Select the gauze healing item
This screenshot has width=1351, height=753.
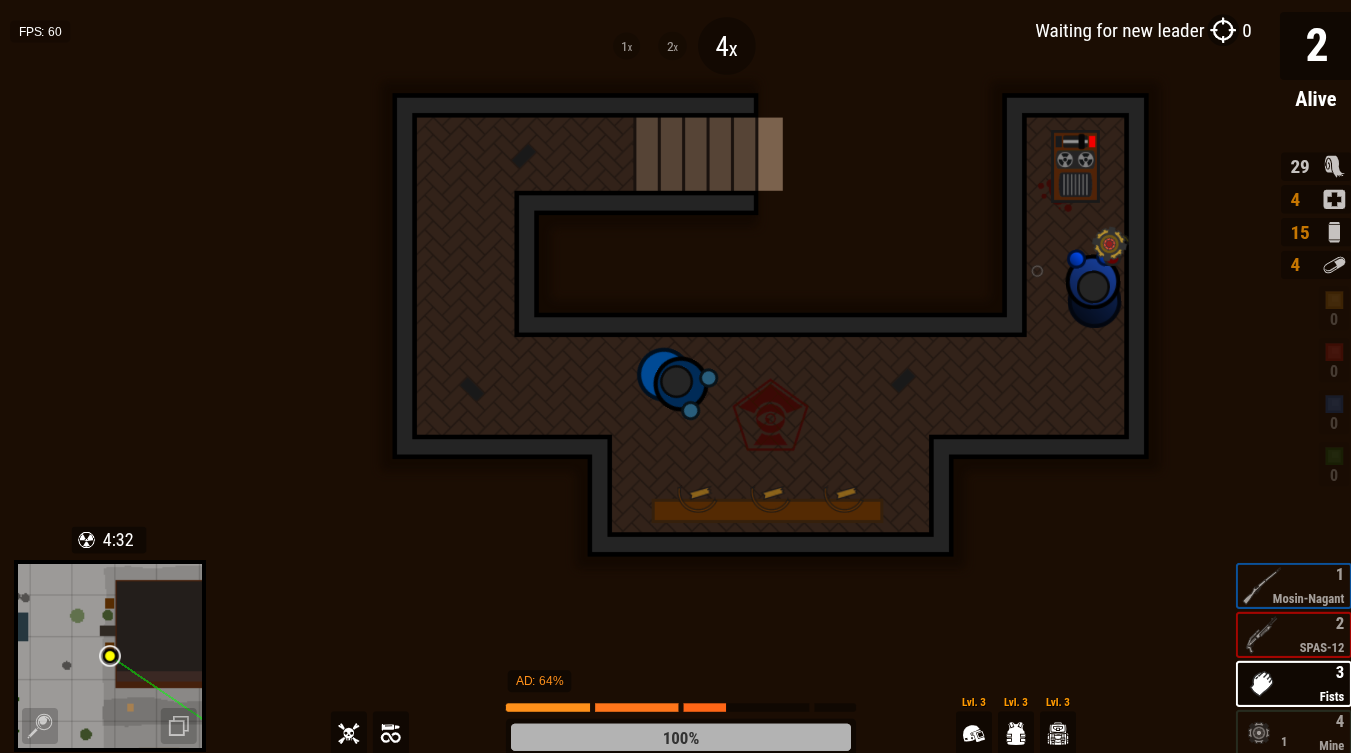tap(1333, 166)
